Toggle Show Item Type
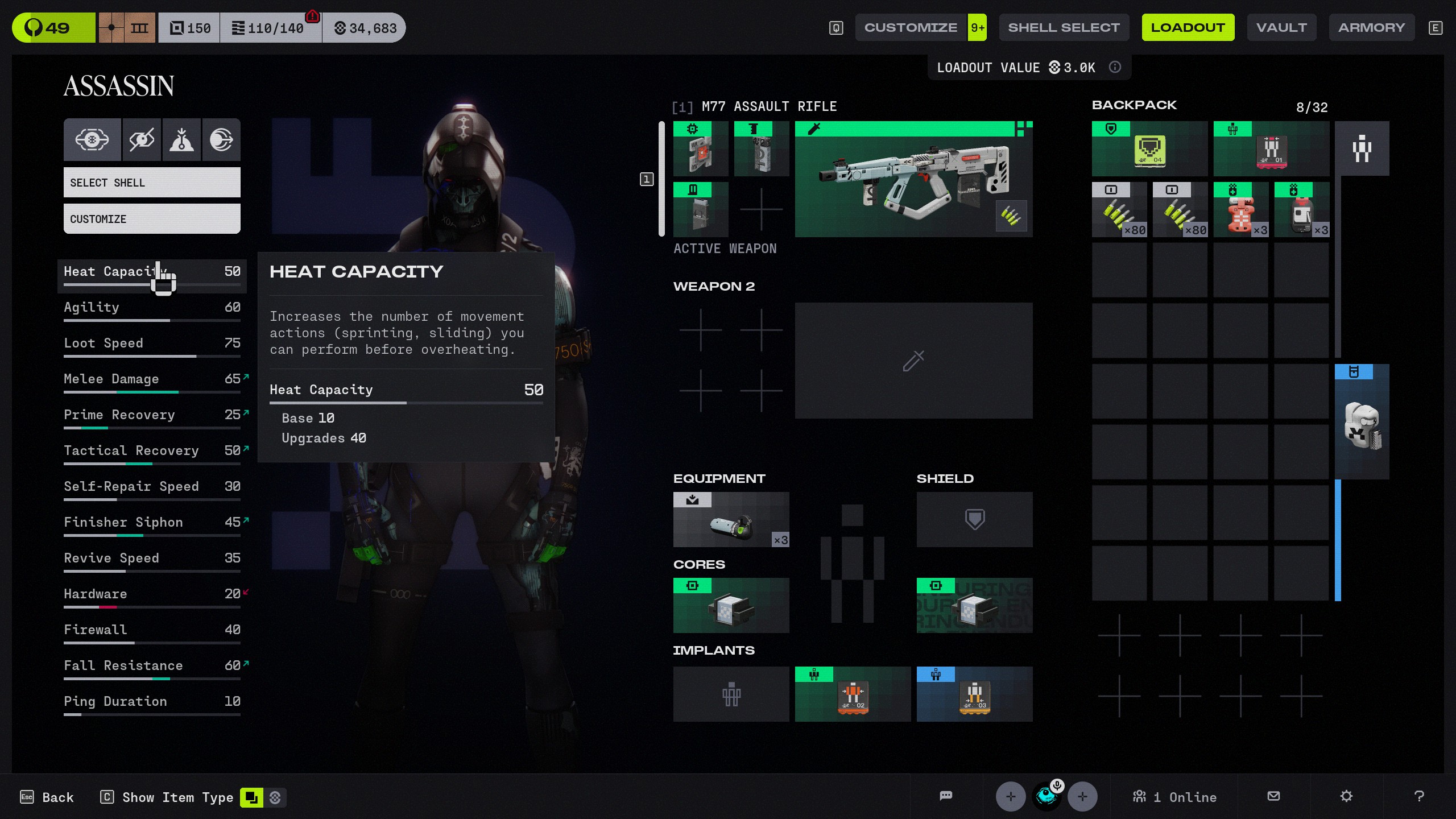The image size is (1456, 819). [177, 797]
